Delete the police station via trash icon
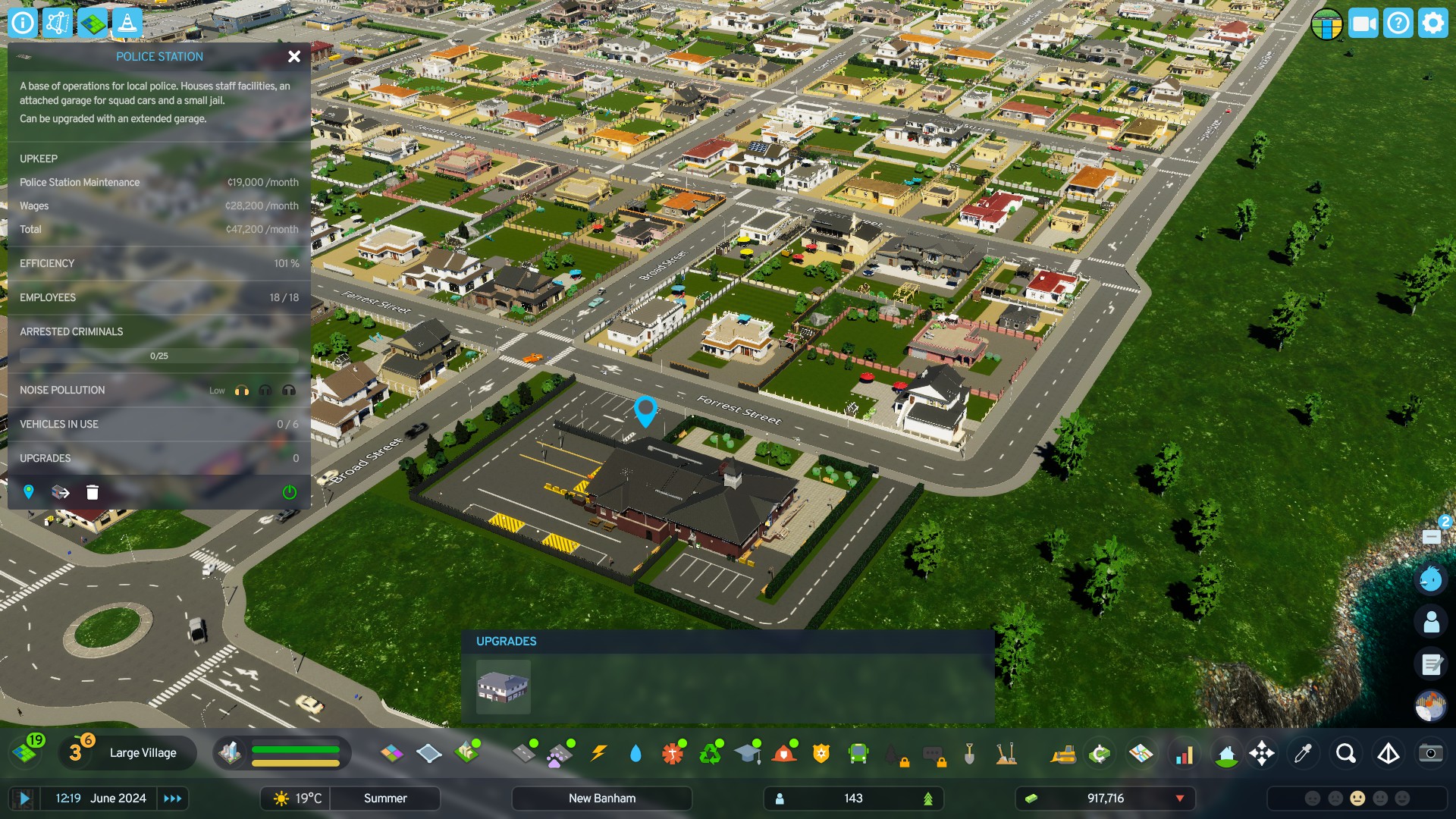This screenshot has height=819, width=1456. [x=92, y=492]
